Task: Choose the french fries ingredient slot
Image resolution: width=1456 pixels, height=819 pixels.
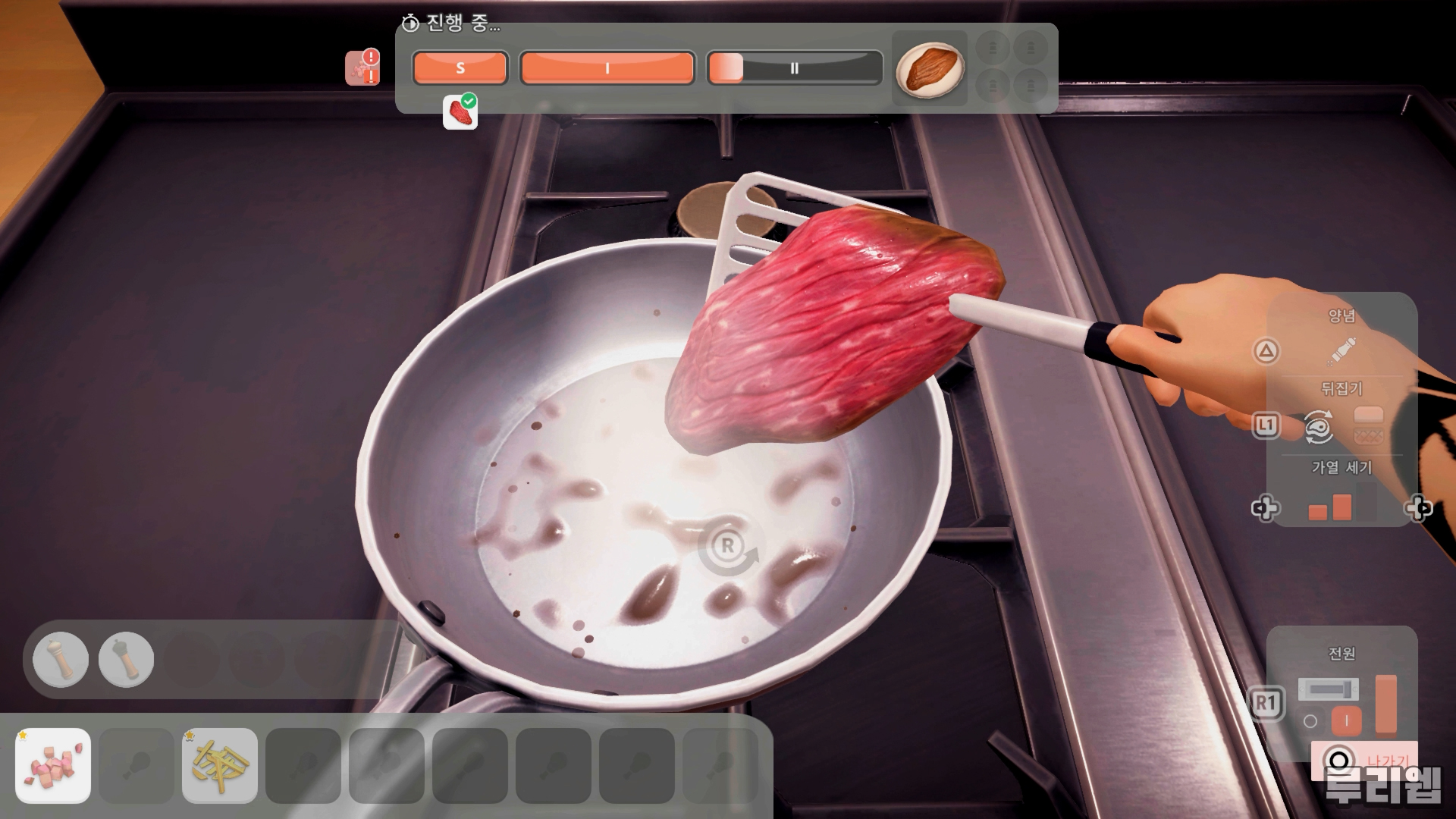Action: 220,765
